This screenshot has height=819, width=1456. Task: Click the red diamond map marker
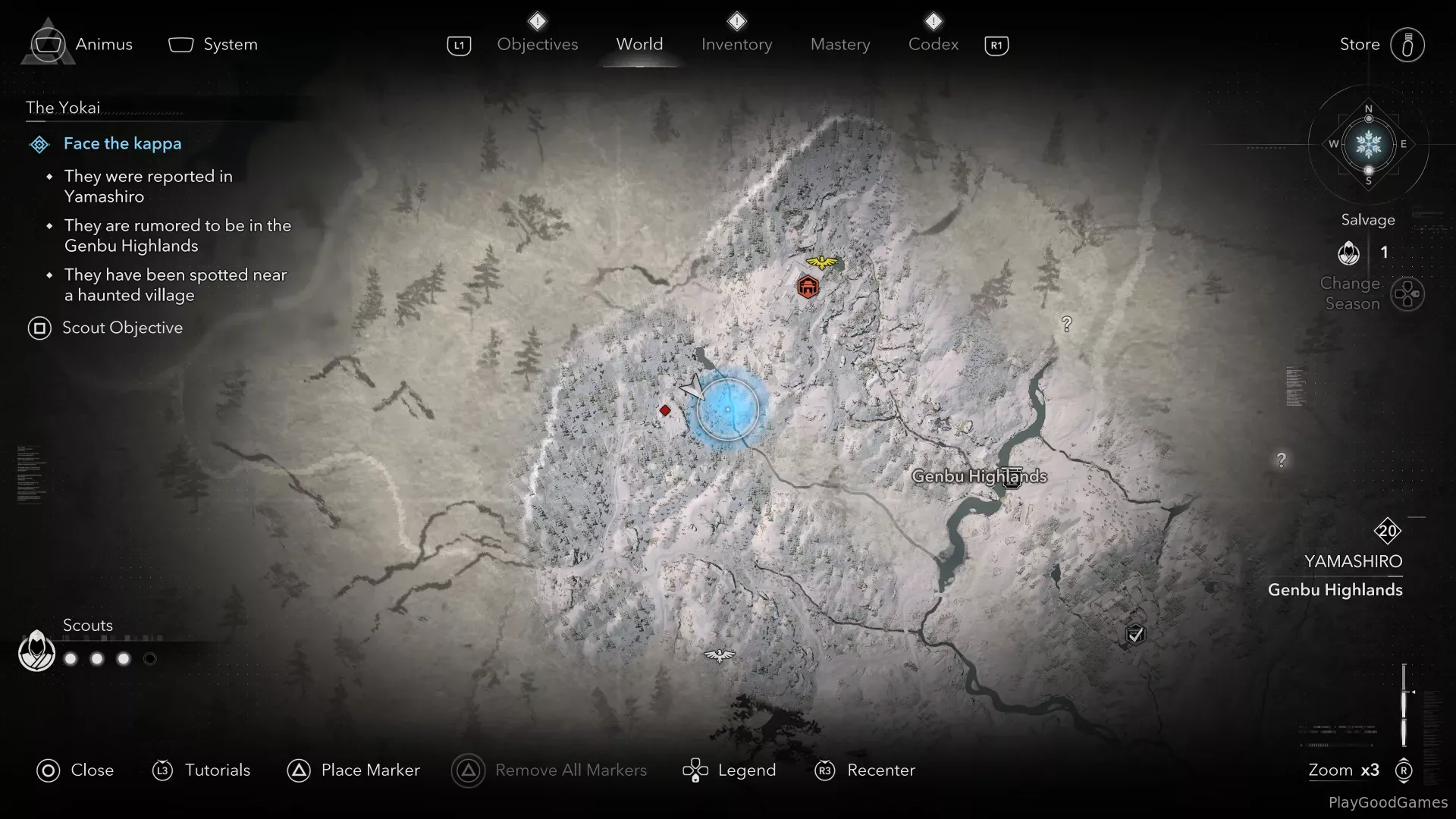point(665,410)
